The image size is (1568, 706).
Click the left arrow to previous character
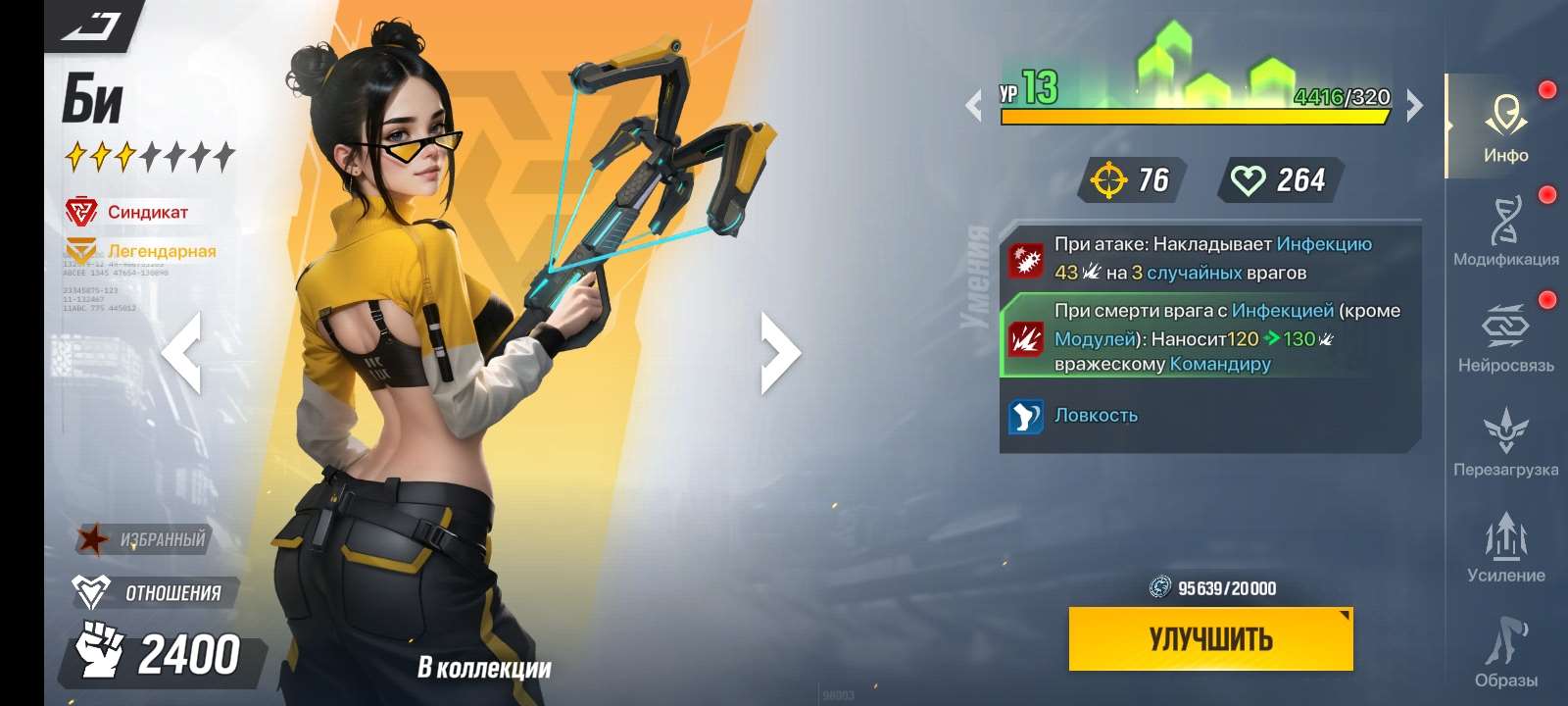tap(182, 353)
